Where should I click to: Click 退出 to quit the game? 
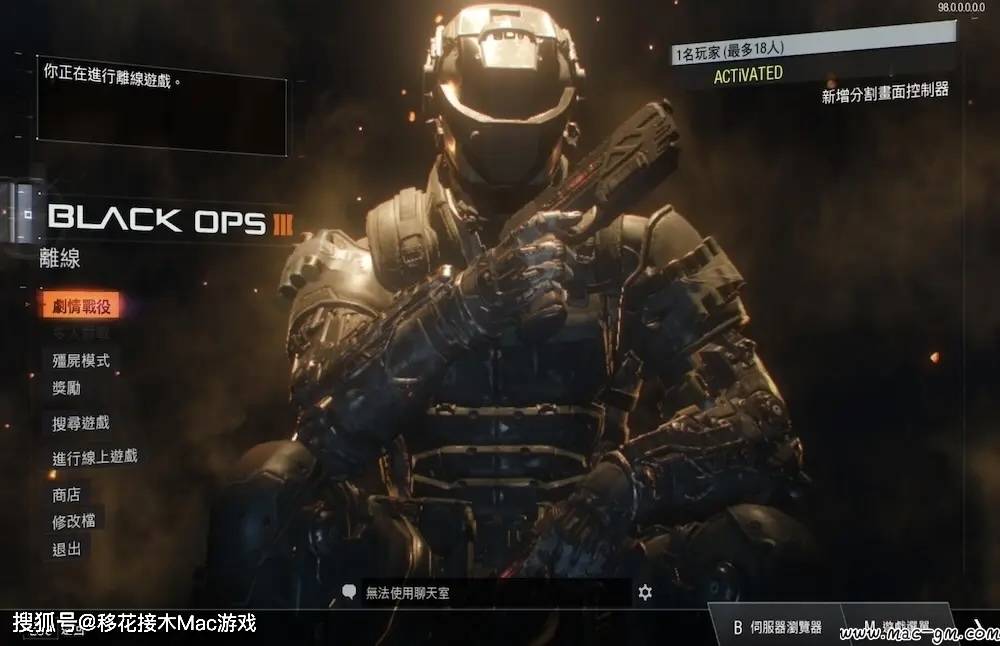(67, 549)
